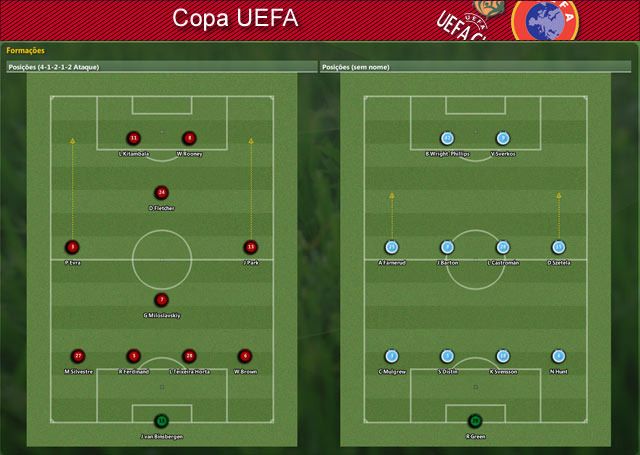
Task: Select A. Farnerud's left midfield marker
Action: click(392, 246)
